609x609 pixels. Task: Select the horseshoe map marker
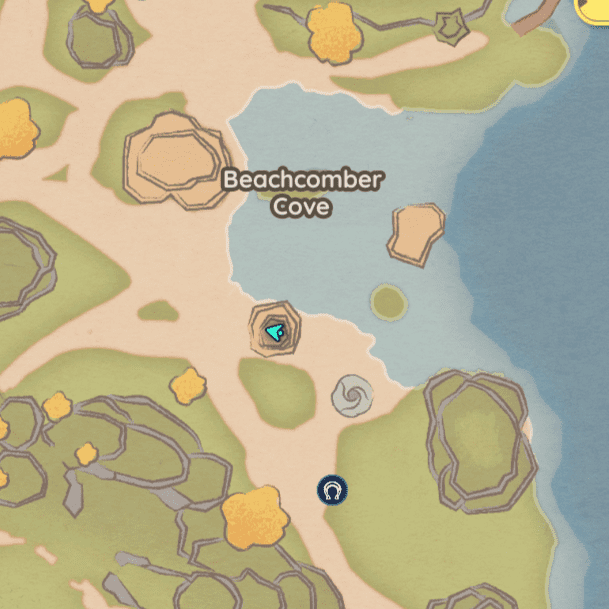point(332,490)
